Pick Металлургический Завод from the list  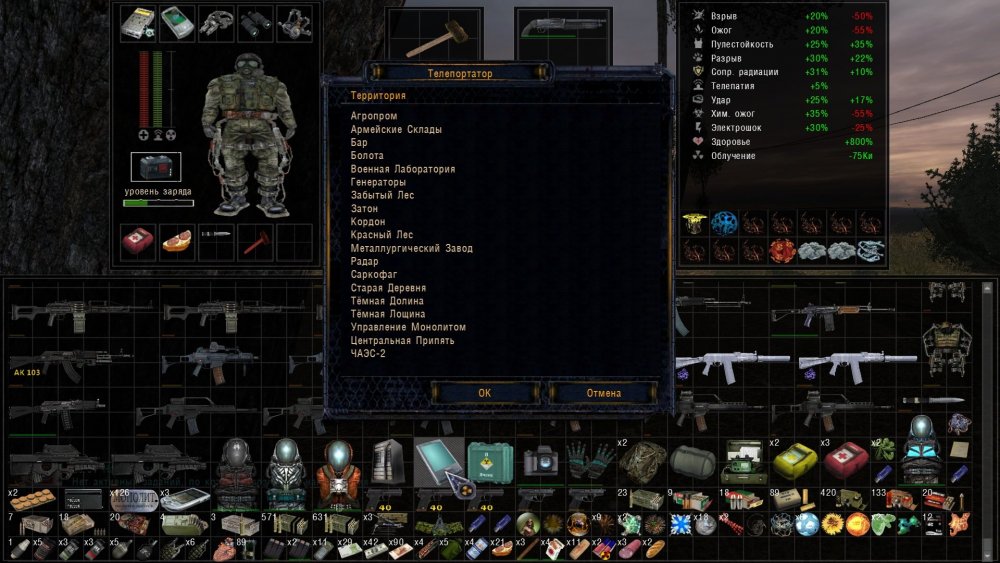(412, 248)
